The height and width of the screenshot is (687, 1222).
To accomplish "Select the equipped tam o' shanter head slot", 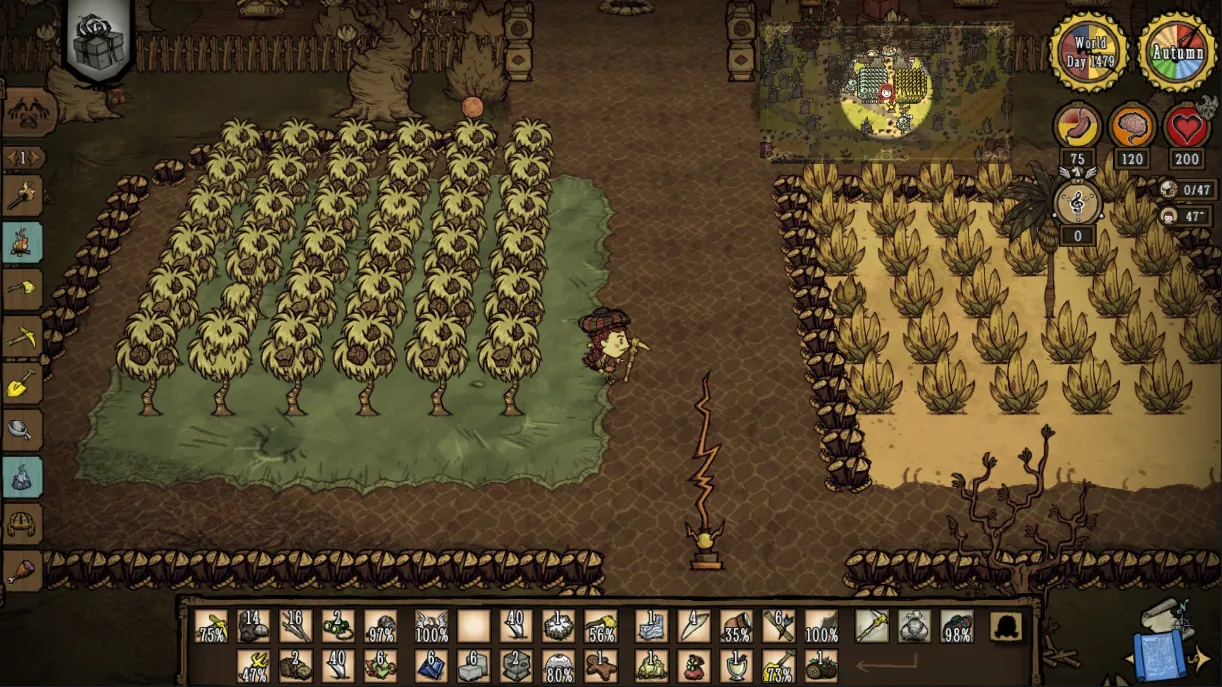I will tap(956, 626).
